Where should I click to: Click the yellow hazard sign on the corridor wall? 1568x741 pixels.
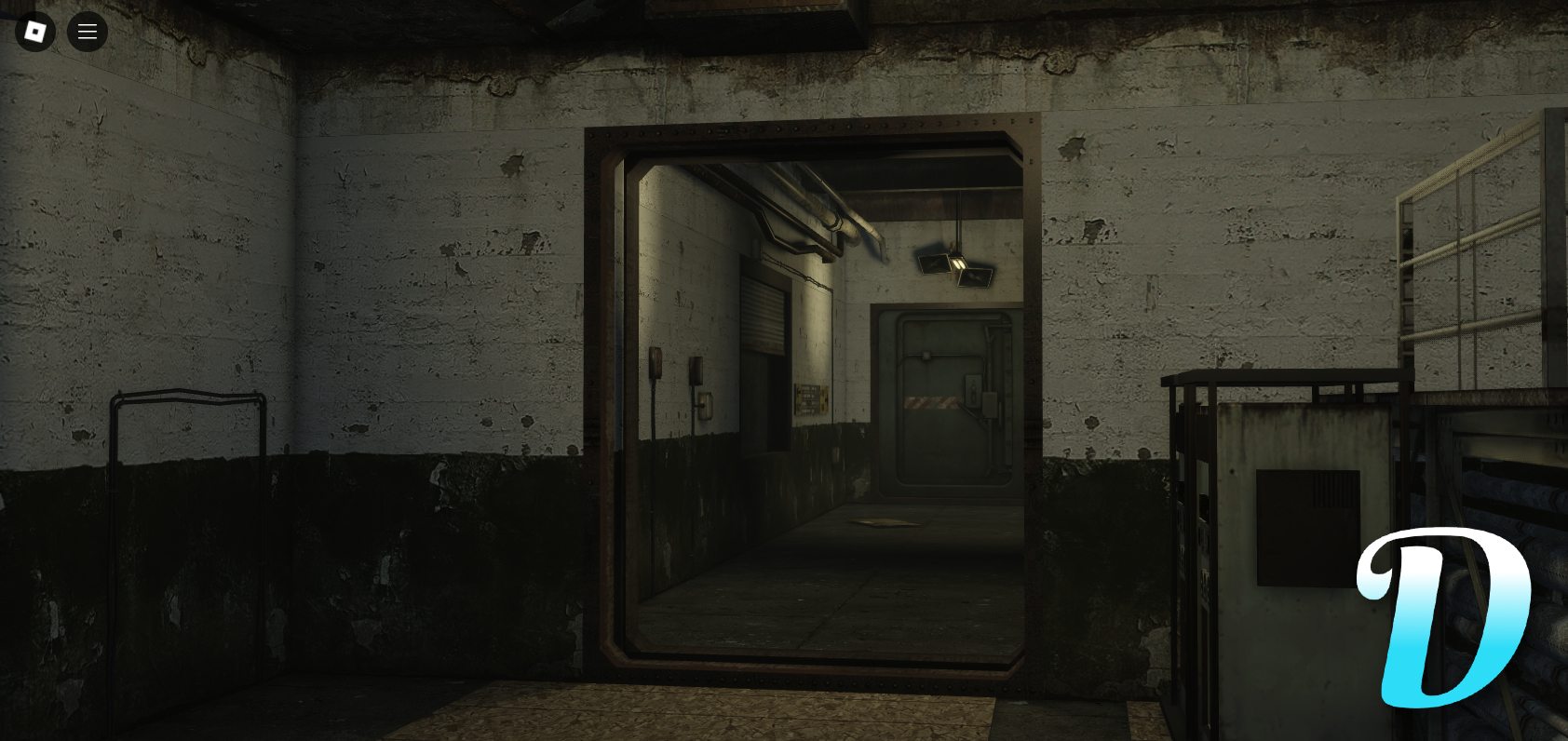pos(809,399)
